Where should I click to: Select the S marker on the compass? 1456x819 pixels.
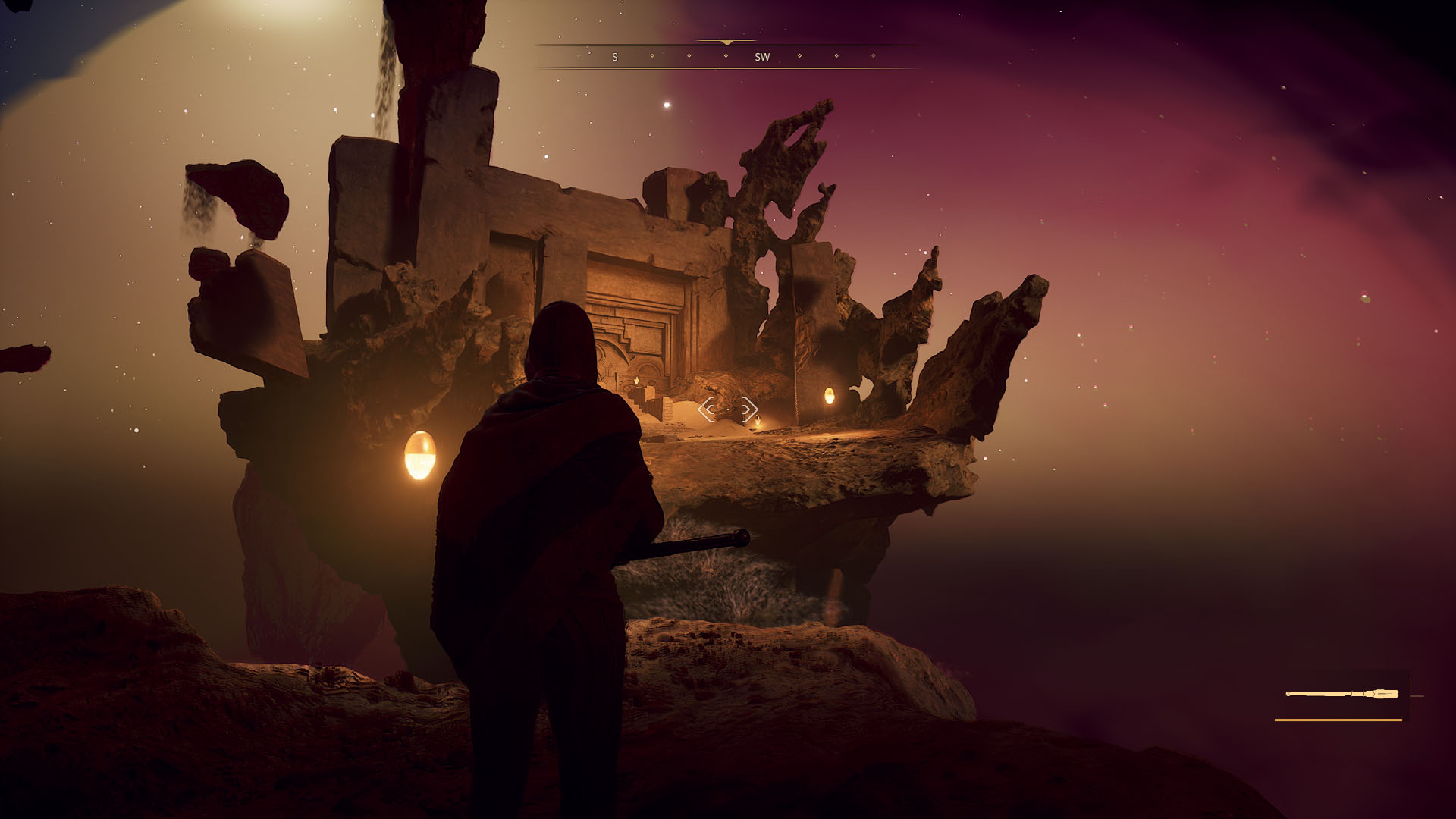(x=615, y=56)
